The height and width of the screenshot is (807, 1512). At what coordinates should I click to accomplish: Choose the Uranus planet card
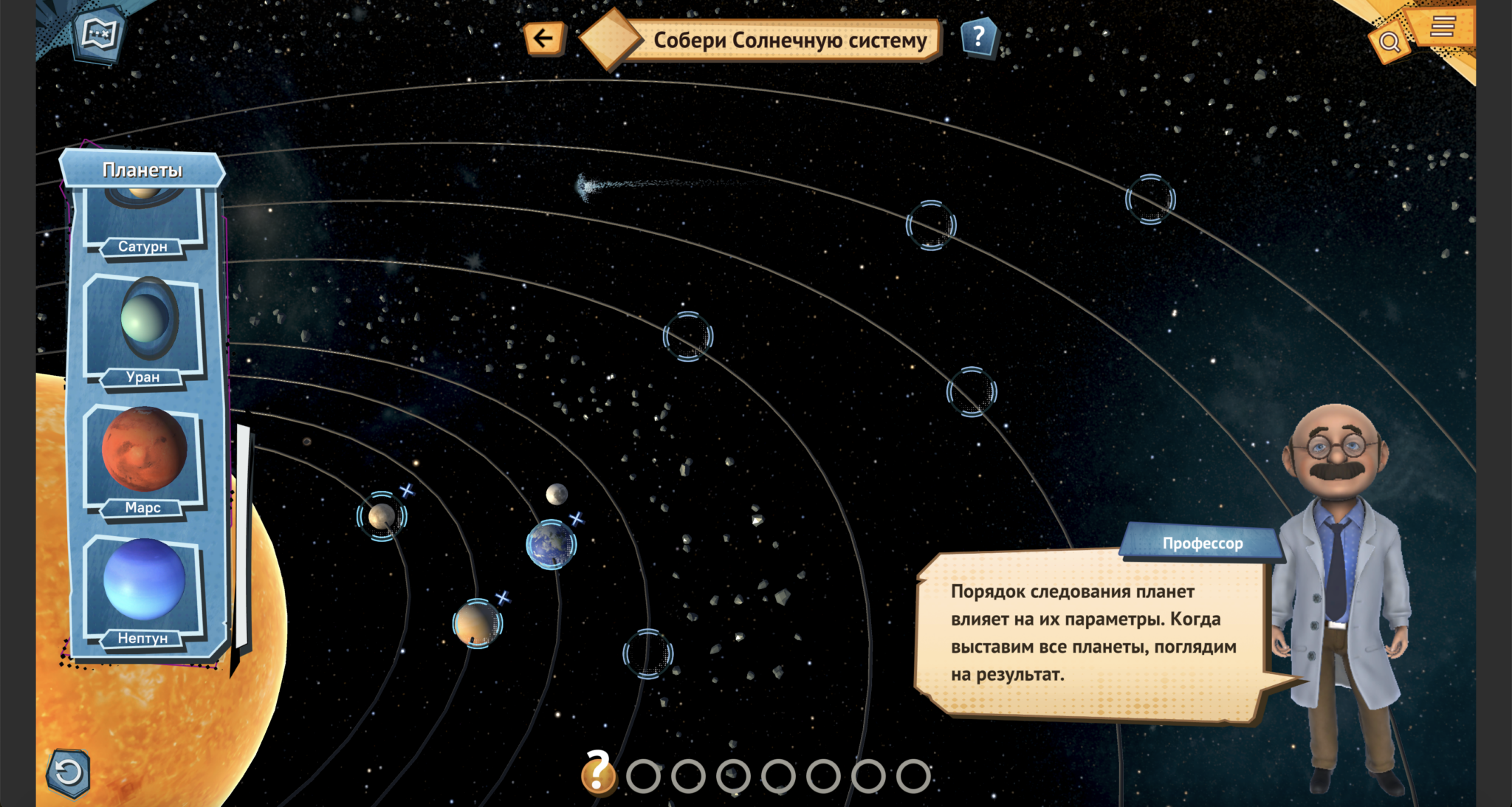coord(144,329)
